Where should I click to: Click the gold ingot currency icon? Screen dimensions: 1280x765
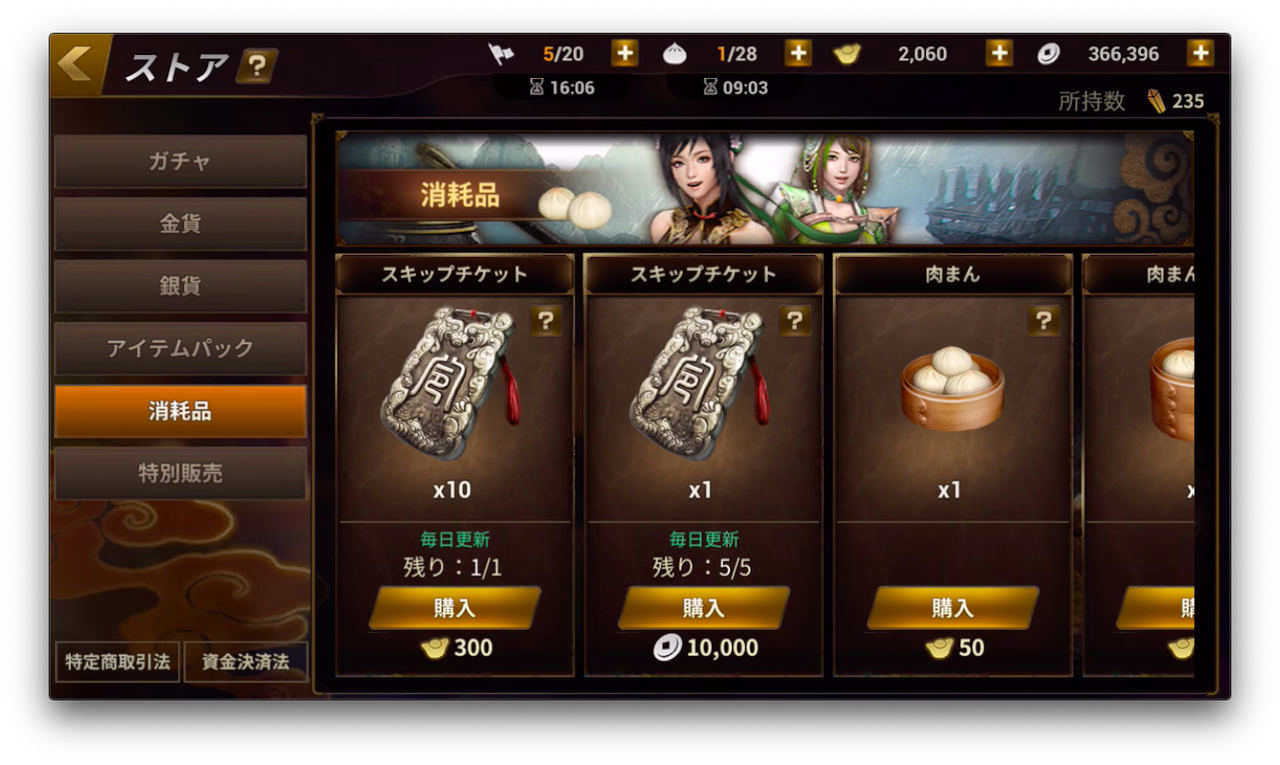(846, 53)
